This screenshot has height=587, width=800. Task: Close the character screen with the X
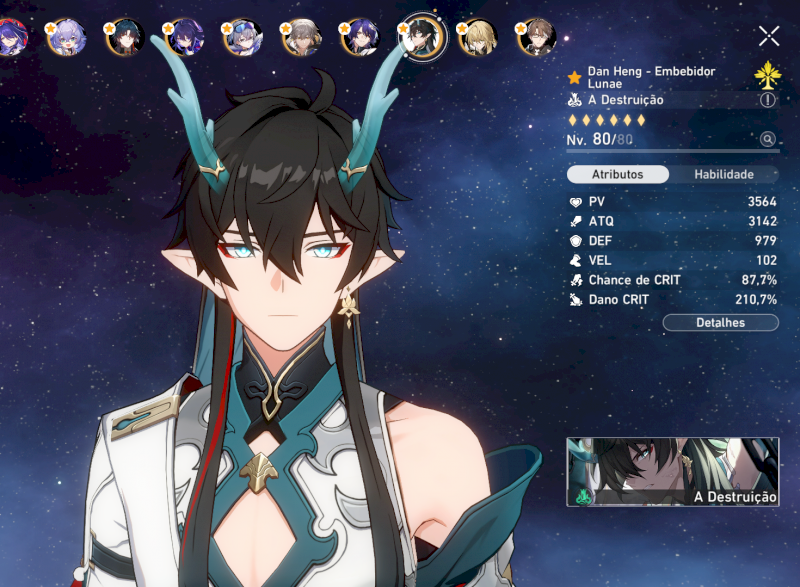[768, 37]
